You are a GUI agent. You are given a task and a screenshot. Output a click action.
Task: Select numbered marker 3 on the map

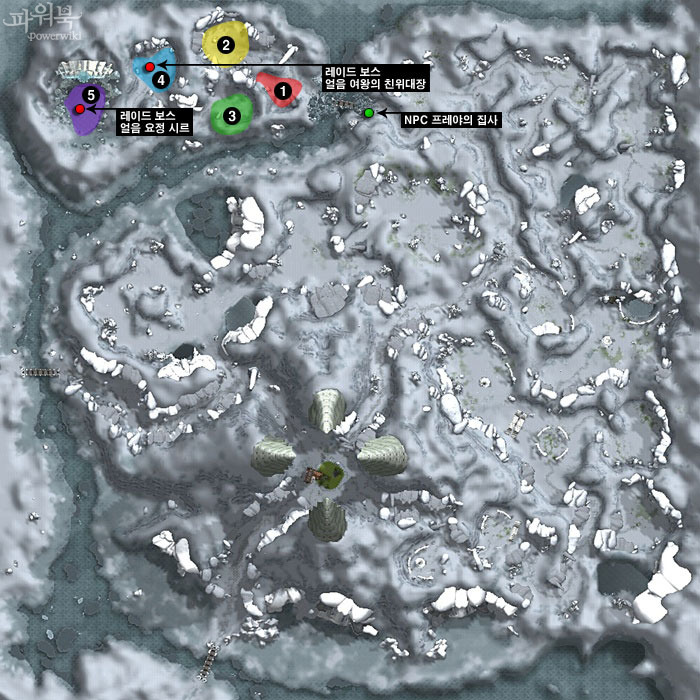tap(232, 116)
